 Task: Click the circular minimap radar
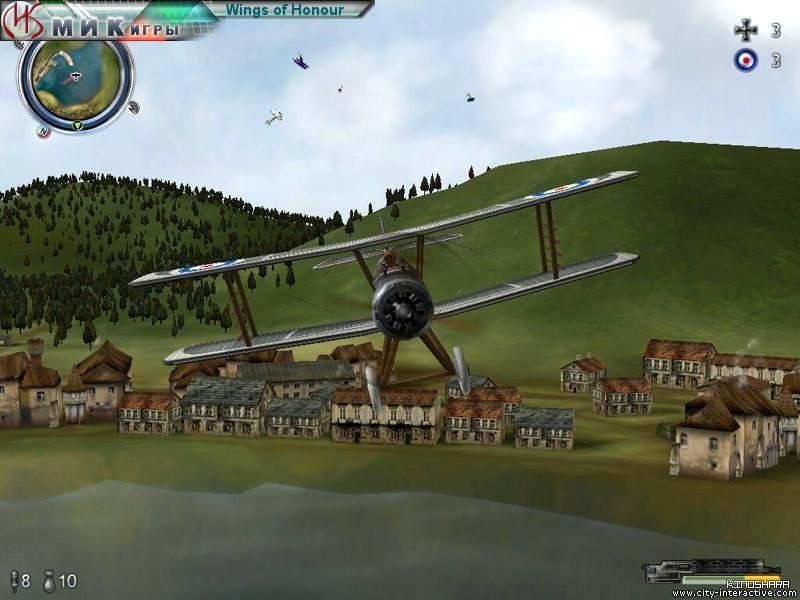[x=75, y=77]
